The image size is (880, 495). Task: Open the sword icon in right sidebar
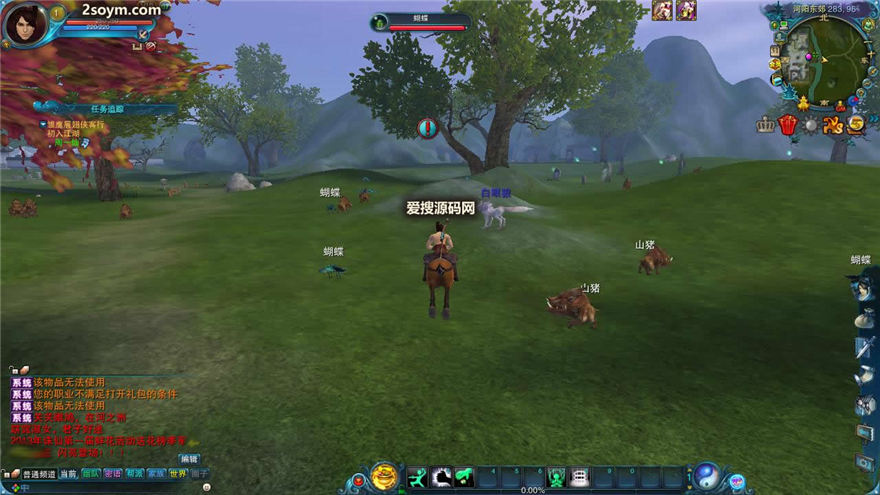(x=865, y=348)
